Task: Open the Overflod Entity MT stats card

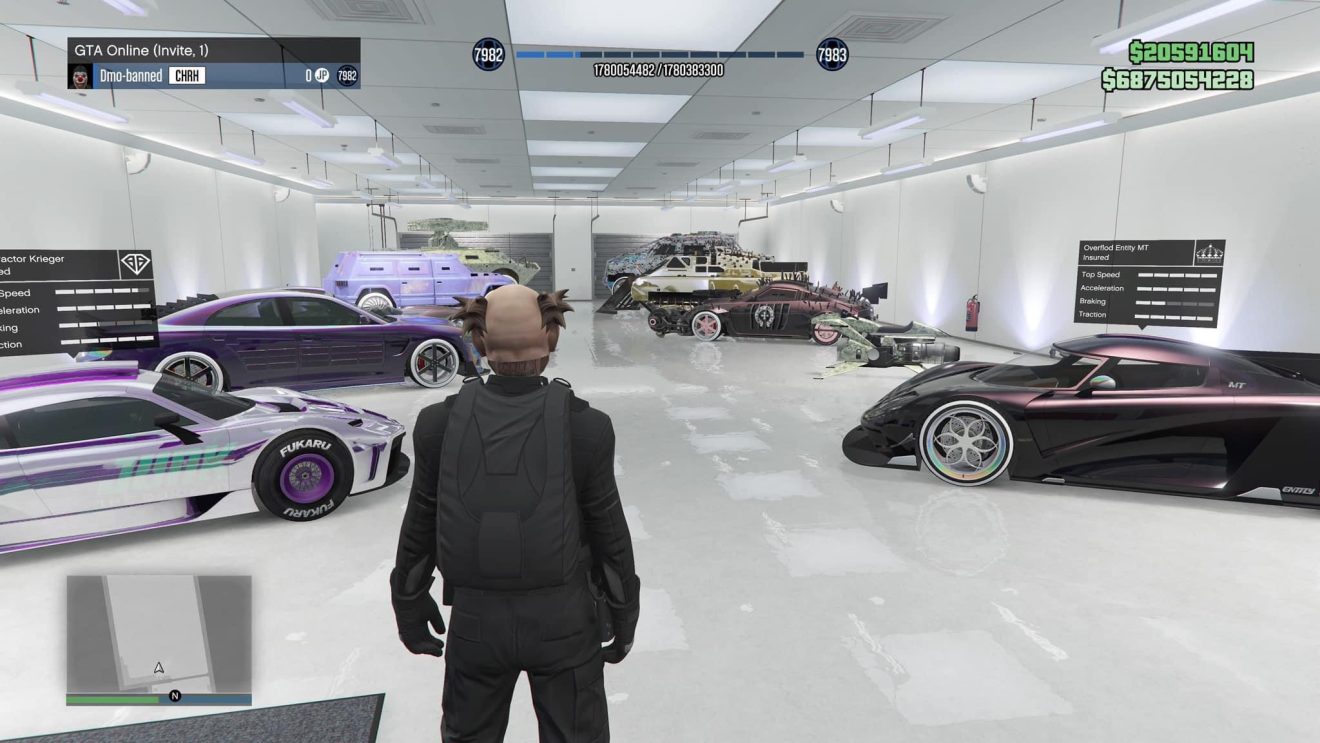Action: [x=1148, y=283]
